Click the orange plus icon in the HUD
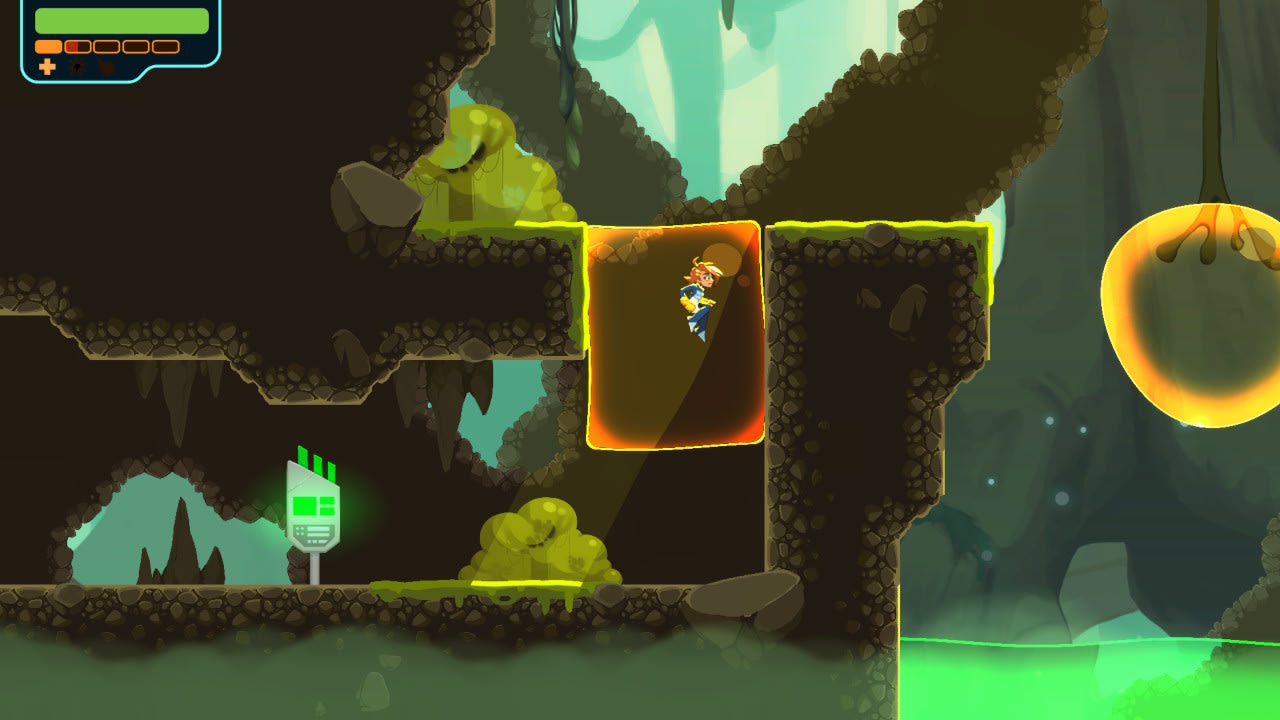Screen dimensions: 1280x720 coord(48,67)
